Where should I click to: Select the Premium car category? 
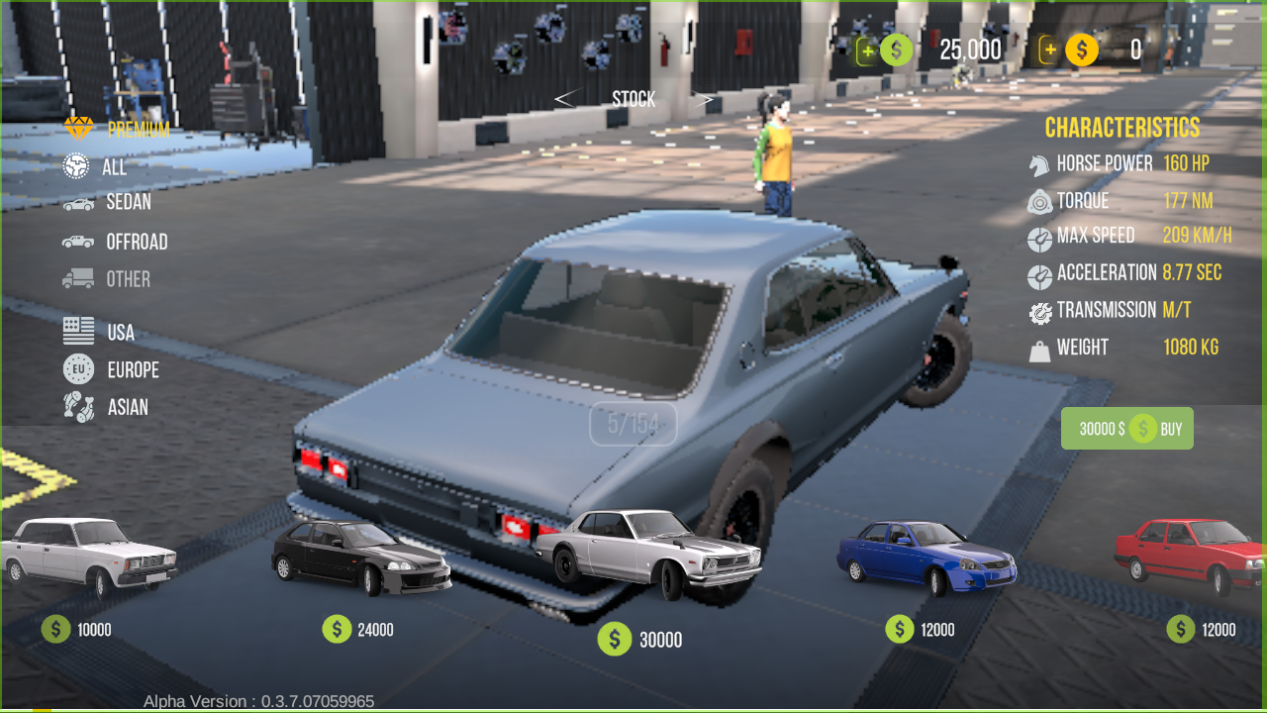click(x=117, y=129)
